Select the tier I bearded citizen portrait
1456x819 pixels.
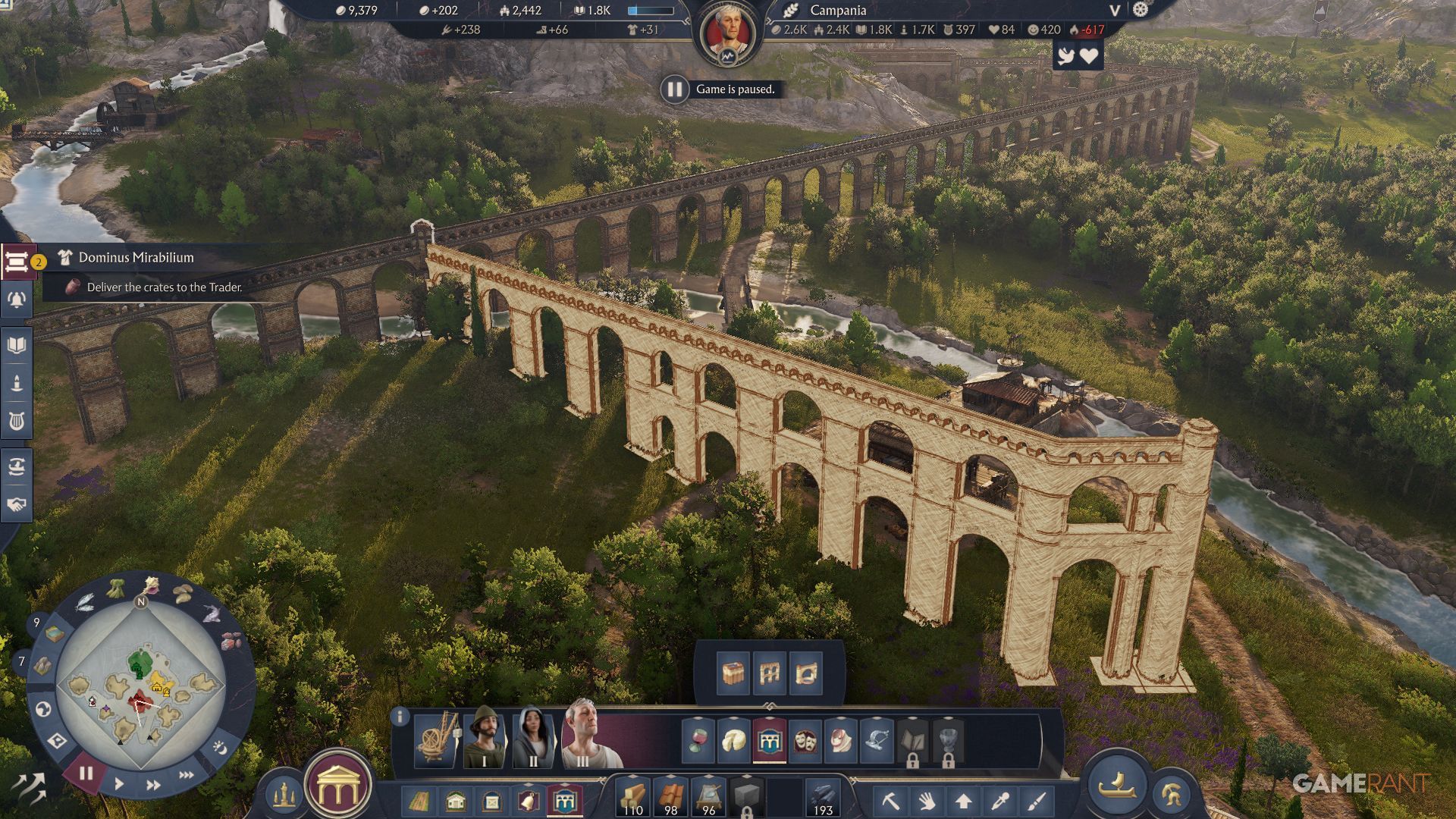(484, 738)
